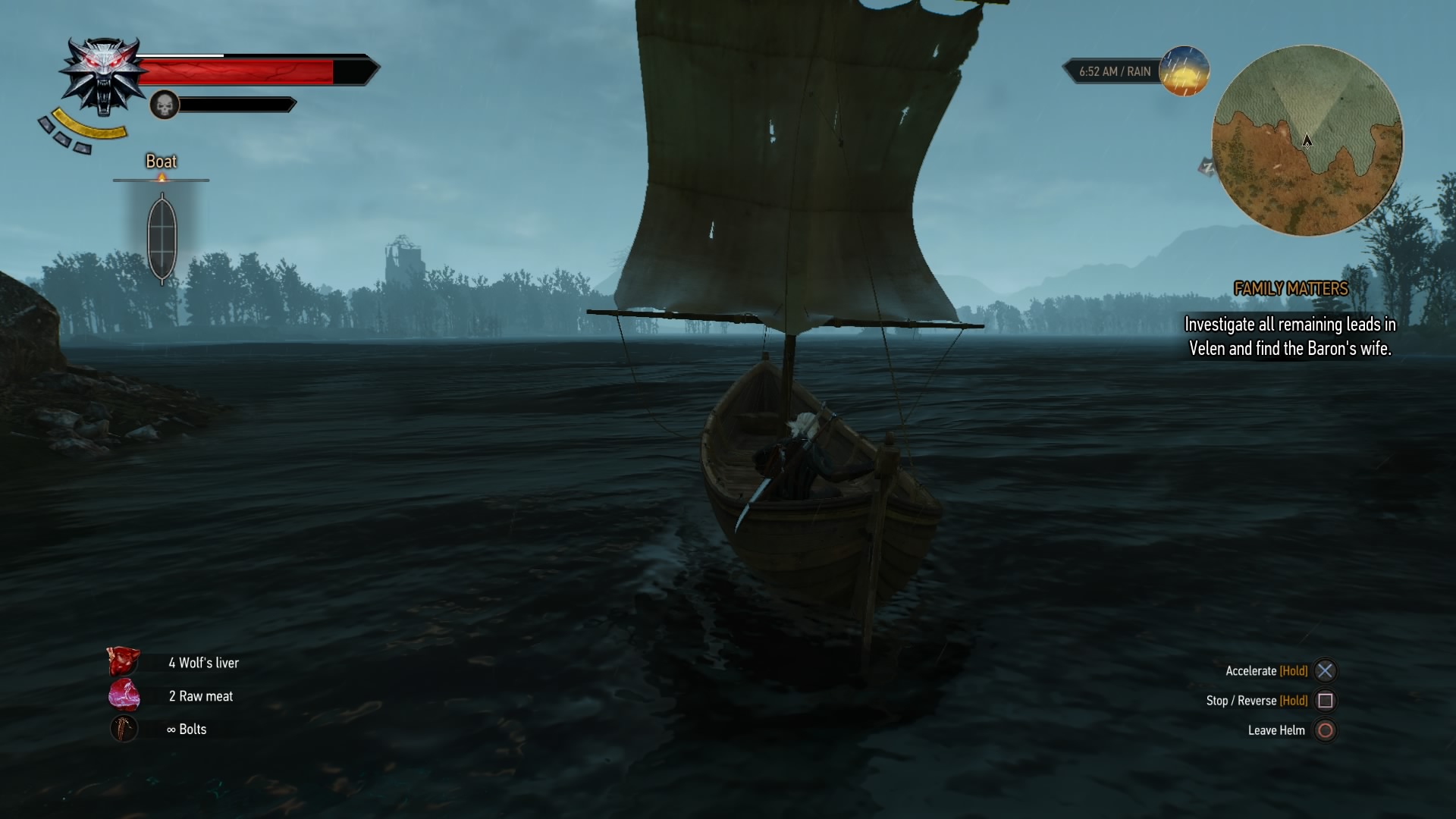Select the Bolts crossbow ammo slot
The image size is (1456, 819).
(x=124, y=729)
